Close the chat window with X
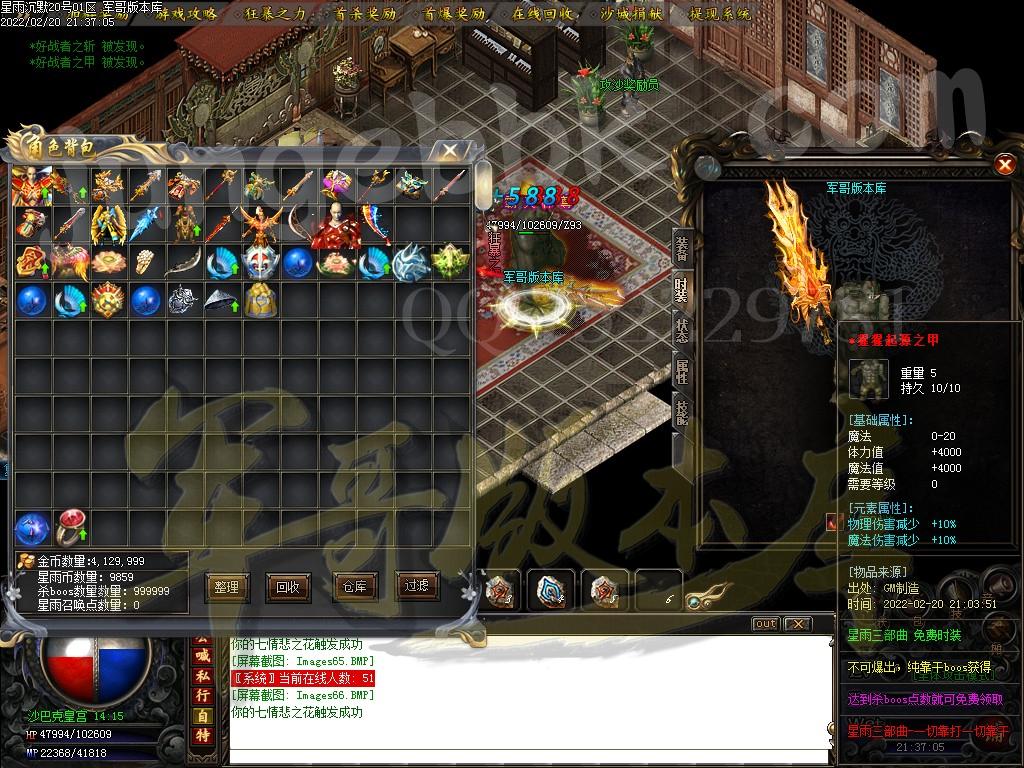This screenshot has height=768, width=1024. [796, 624]
